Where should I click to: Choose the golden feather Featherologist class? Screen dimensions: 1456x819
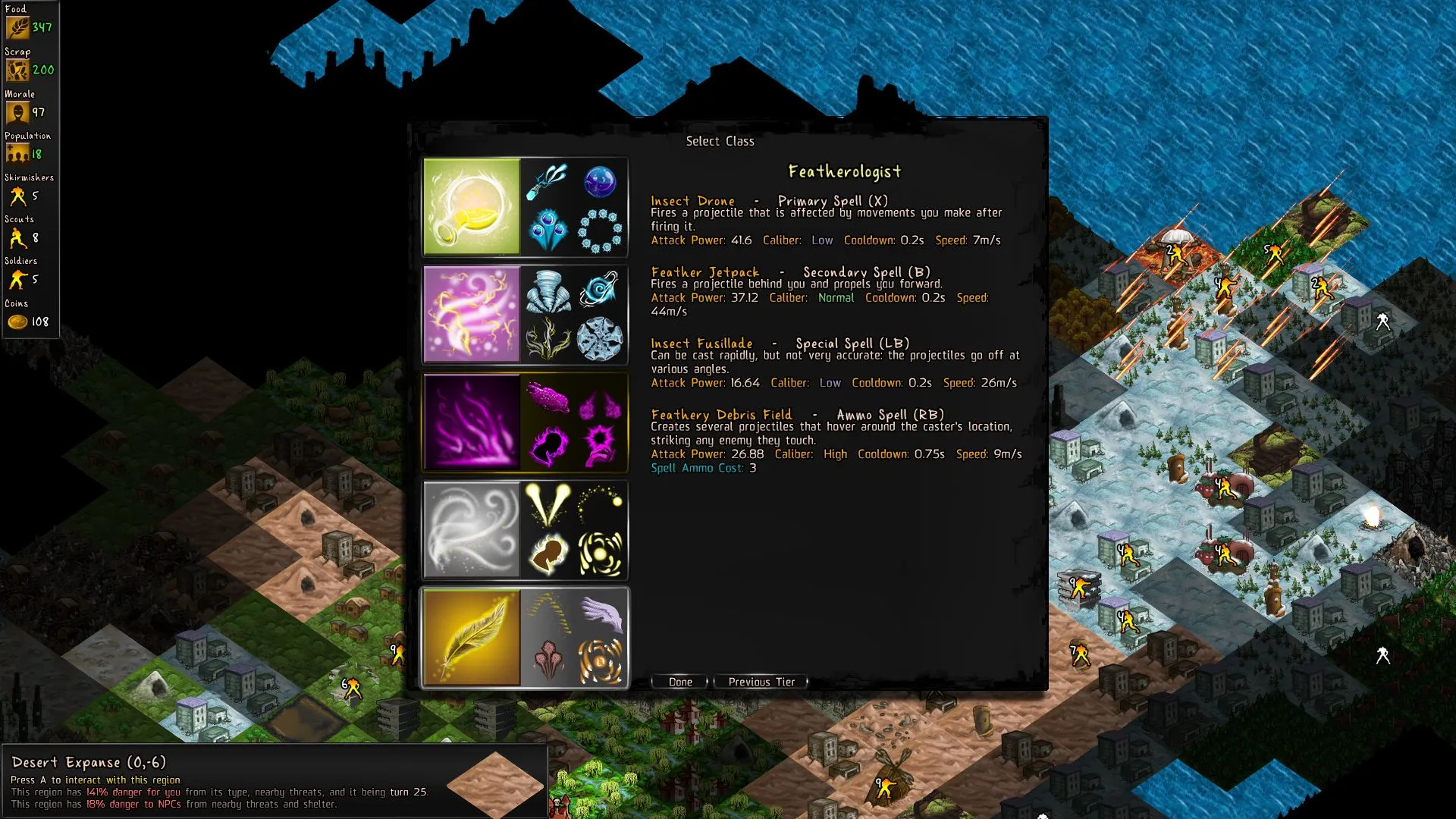point(472,637)
